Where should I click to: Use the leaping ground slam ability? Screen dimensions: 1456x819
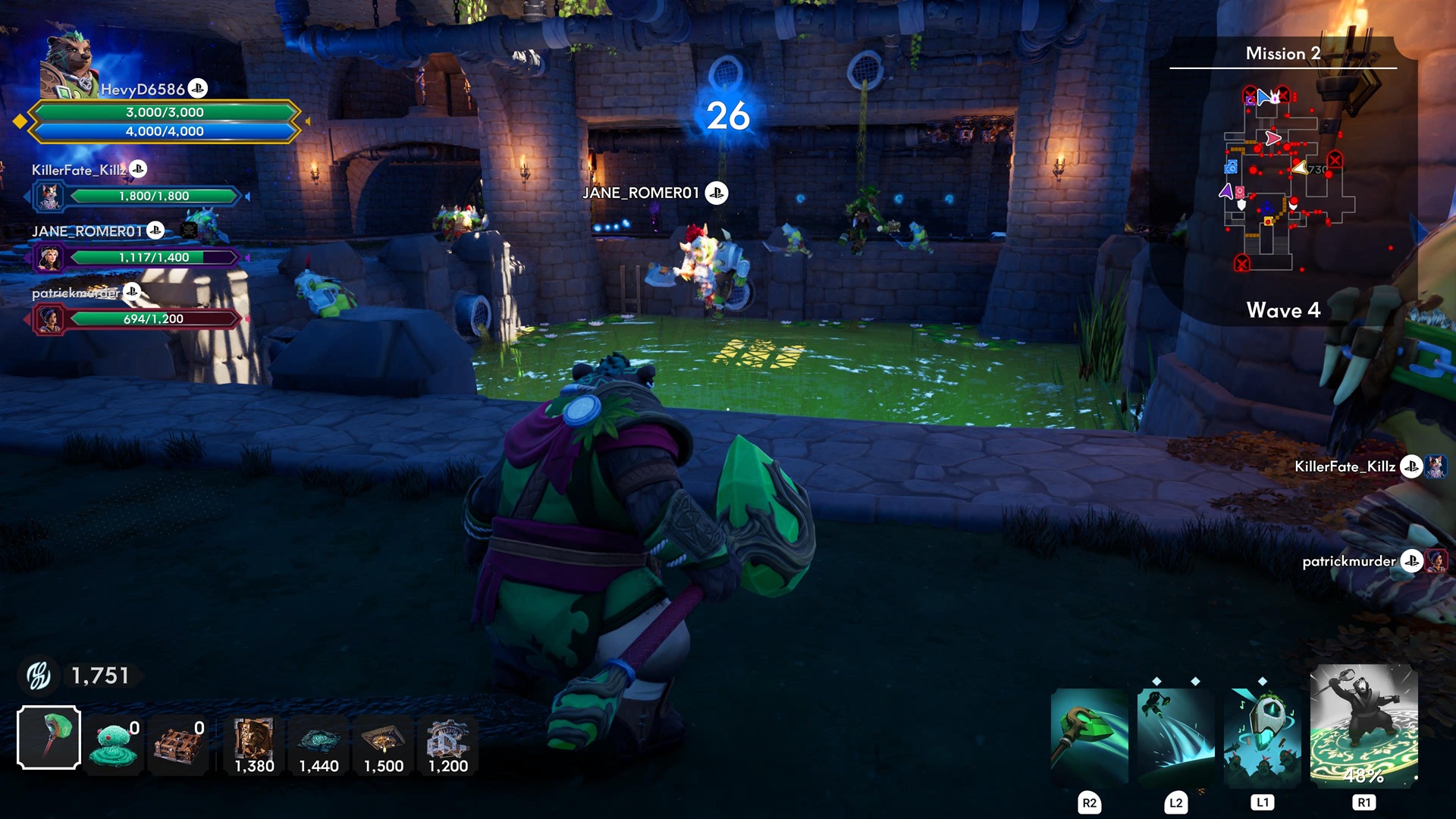1175,736
